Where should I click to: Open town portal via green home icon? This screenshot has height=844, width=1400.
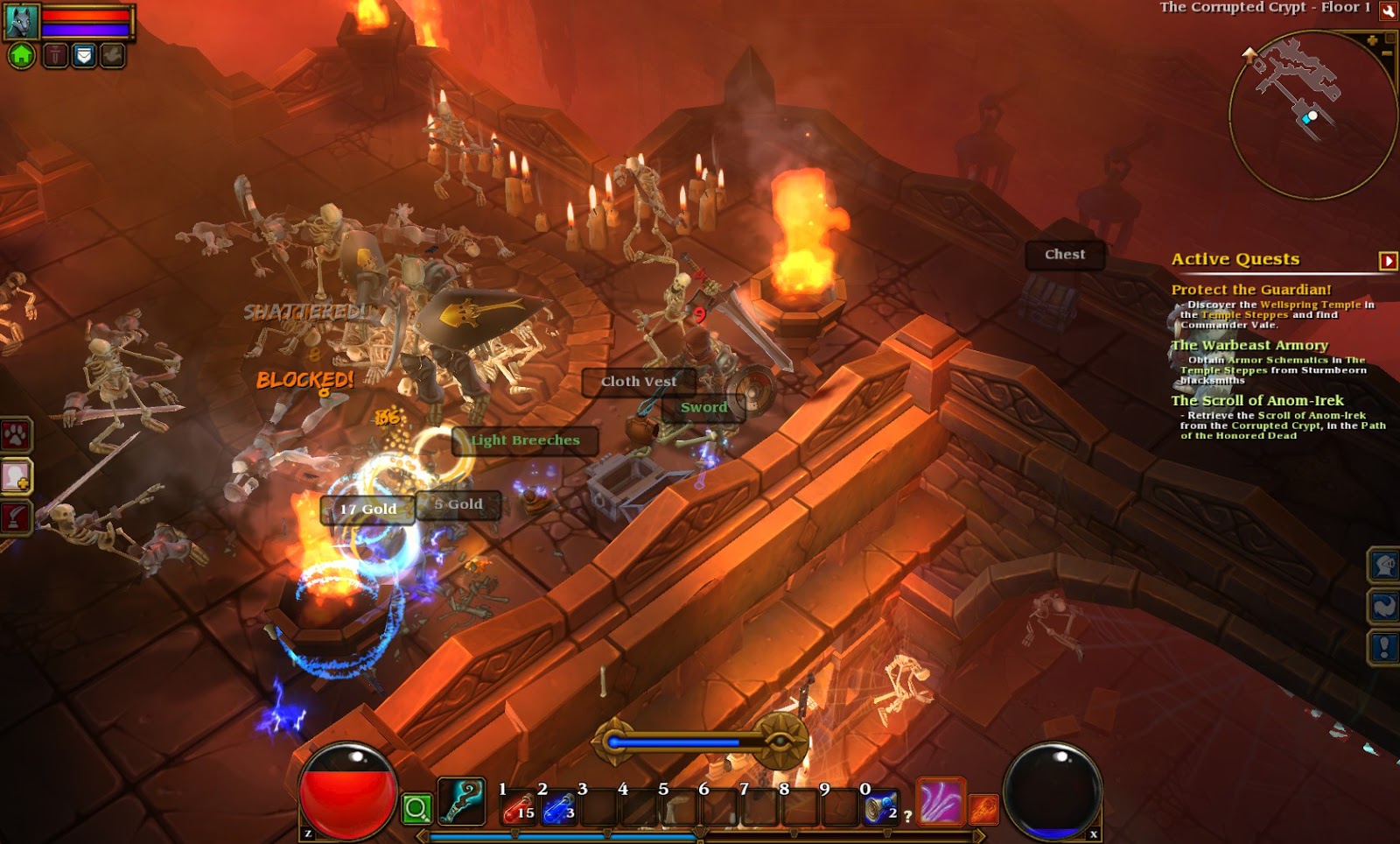tap(23, 55)
